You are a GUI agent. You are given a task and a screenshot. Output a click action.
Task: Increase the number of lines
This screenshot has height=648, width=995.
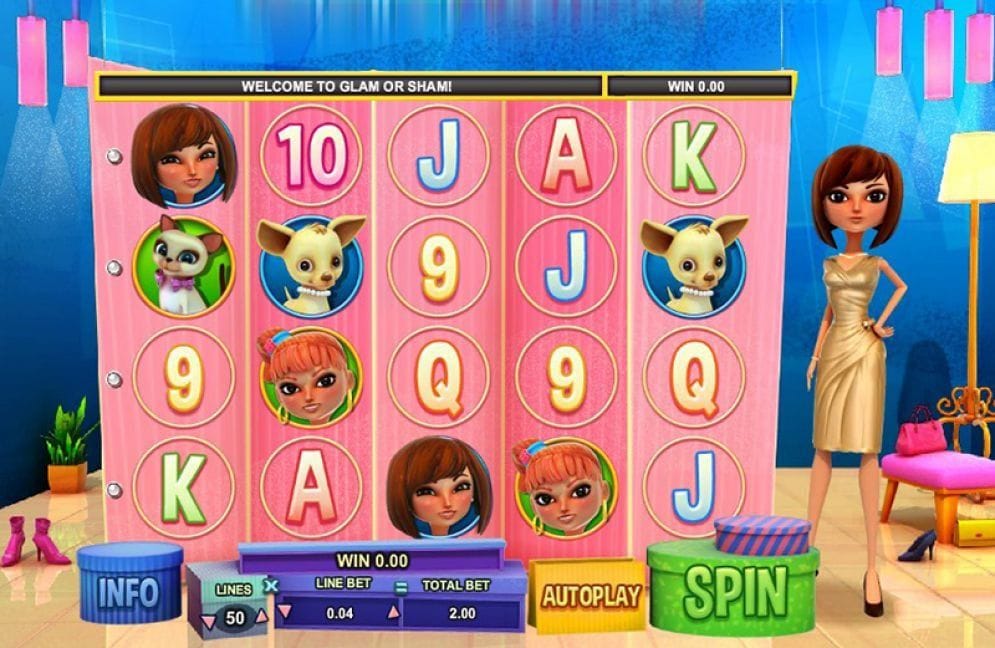point(262,615)
